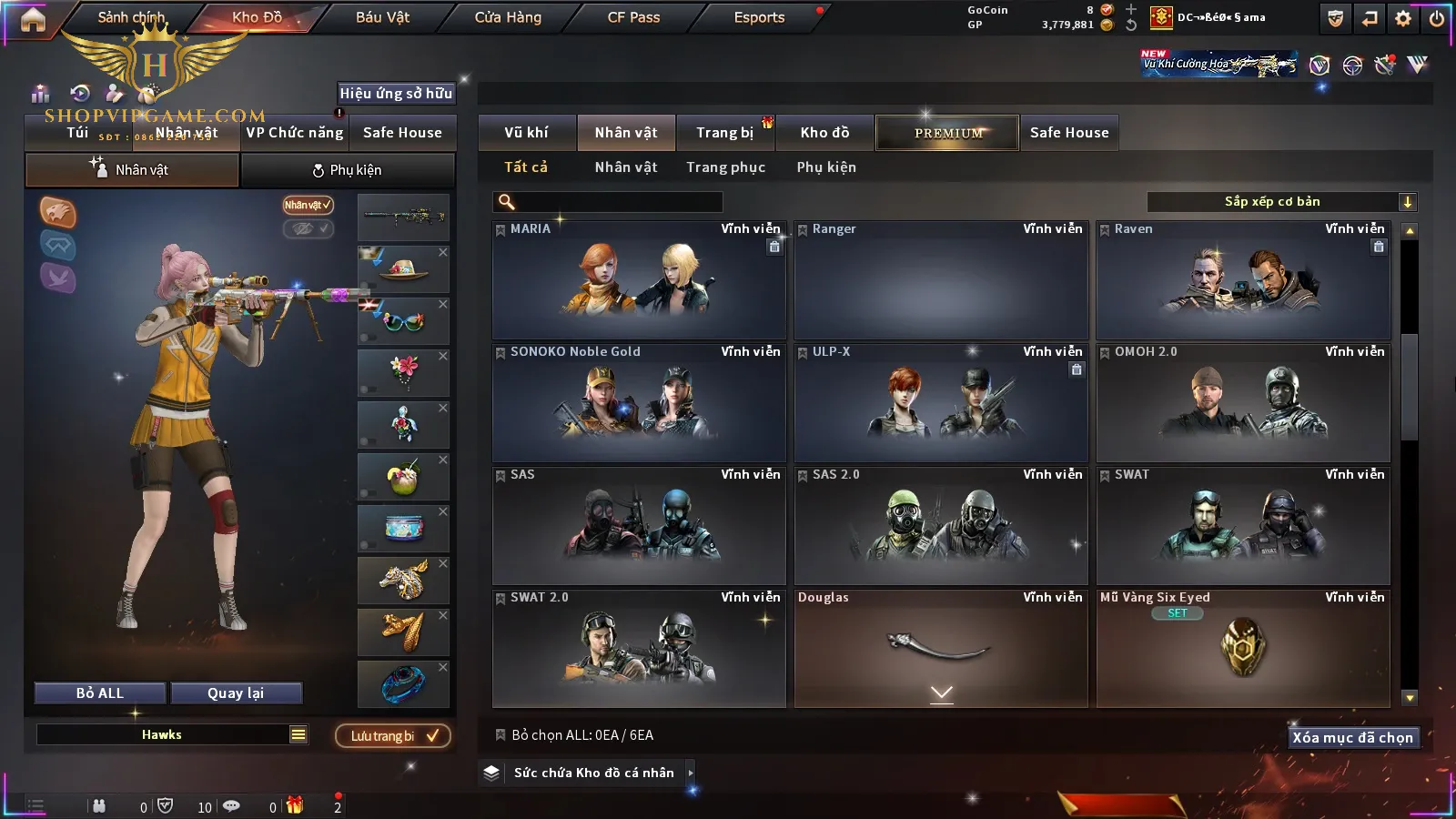Open the Trang bị tab

[x=724, y=133]
